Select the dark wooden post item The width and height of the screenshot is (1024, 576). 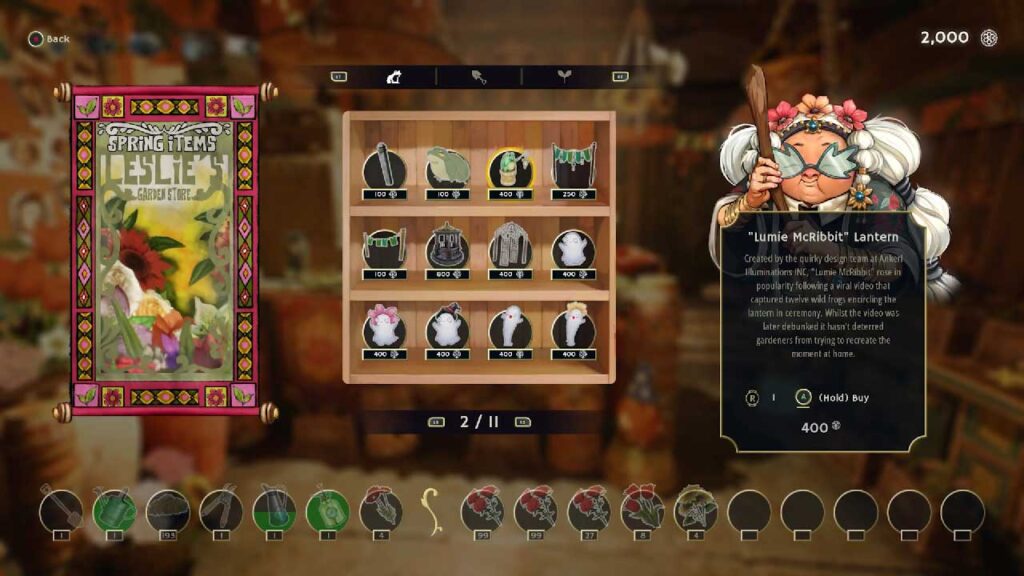(x=384, y=168)
